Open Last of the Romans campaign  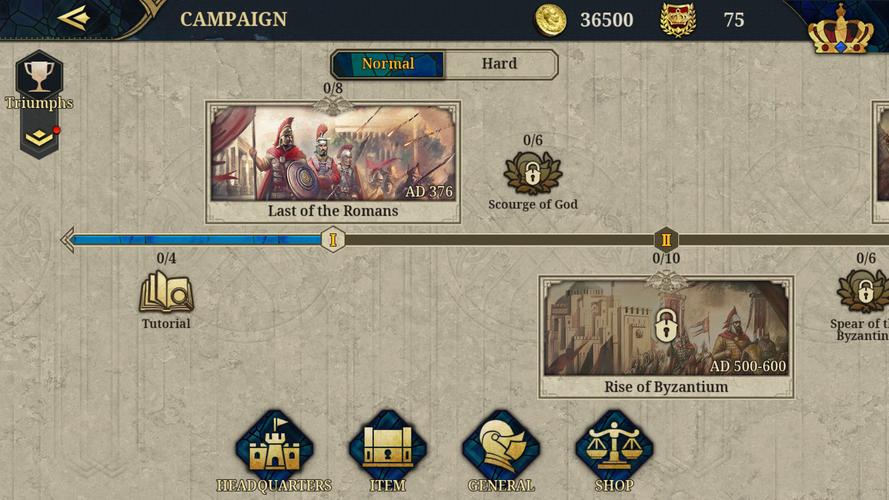[333, 160]
